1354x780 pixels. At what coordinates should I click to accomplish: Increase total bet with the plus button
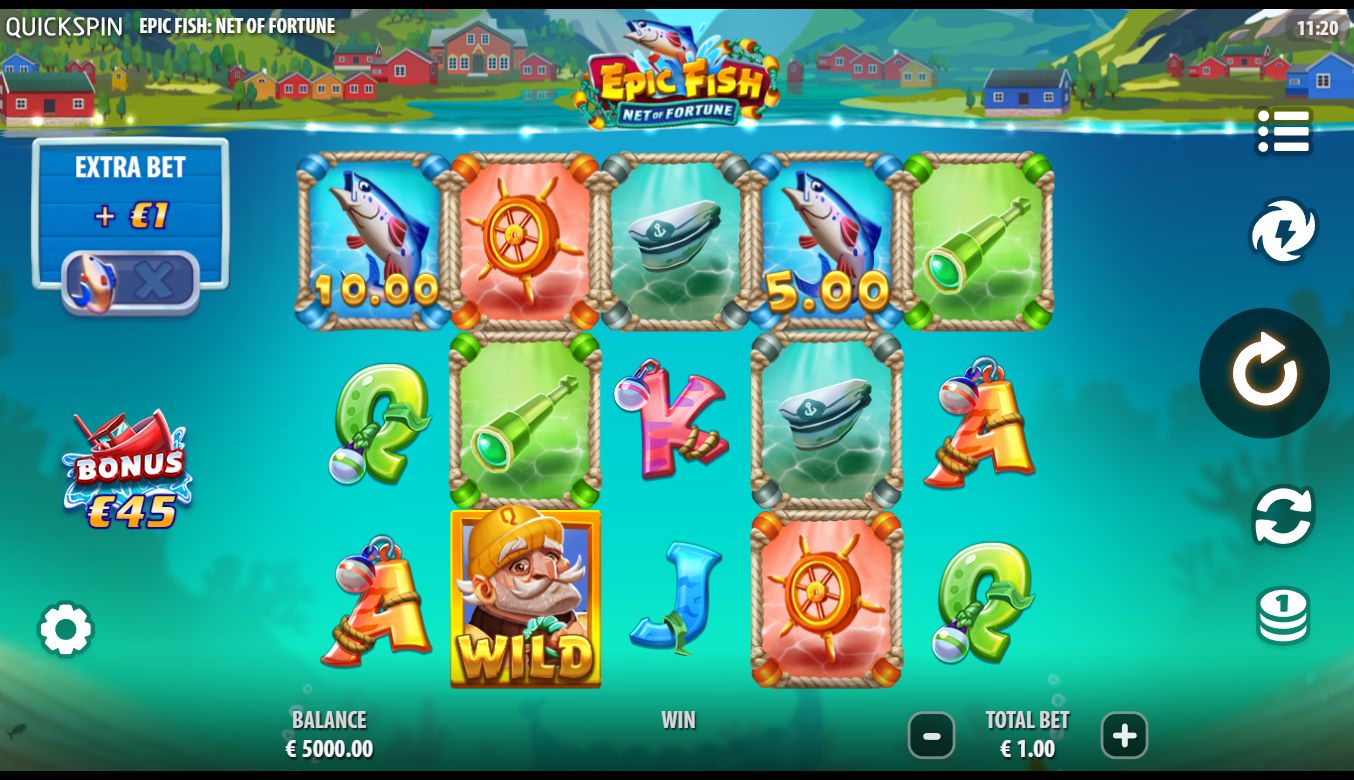coord(1124,737)
